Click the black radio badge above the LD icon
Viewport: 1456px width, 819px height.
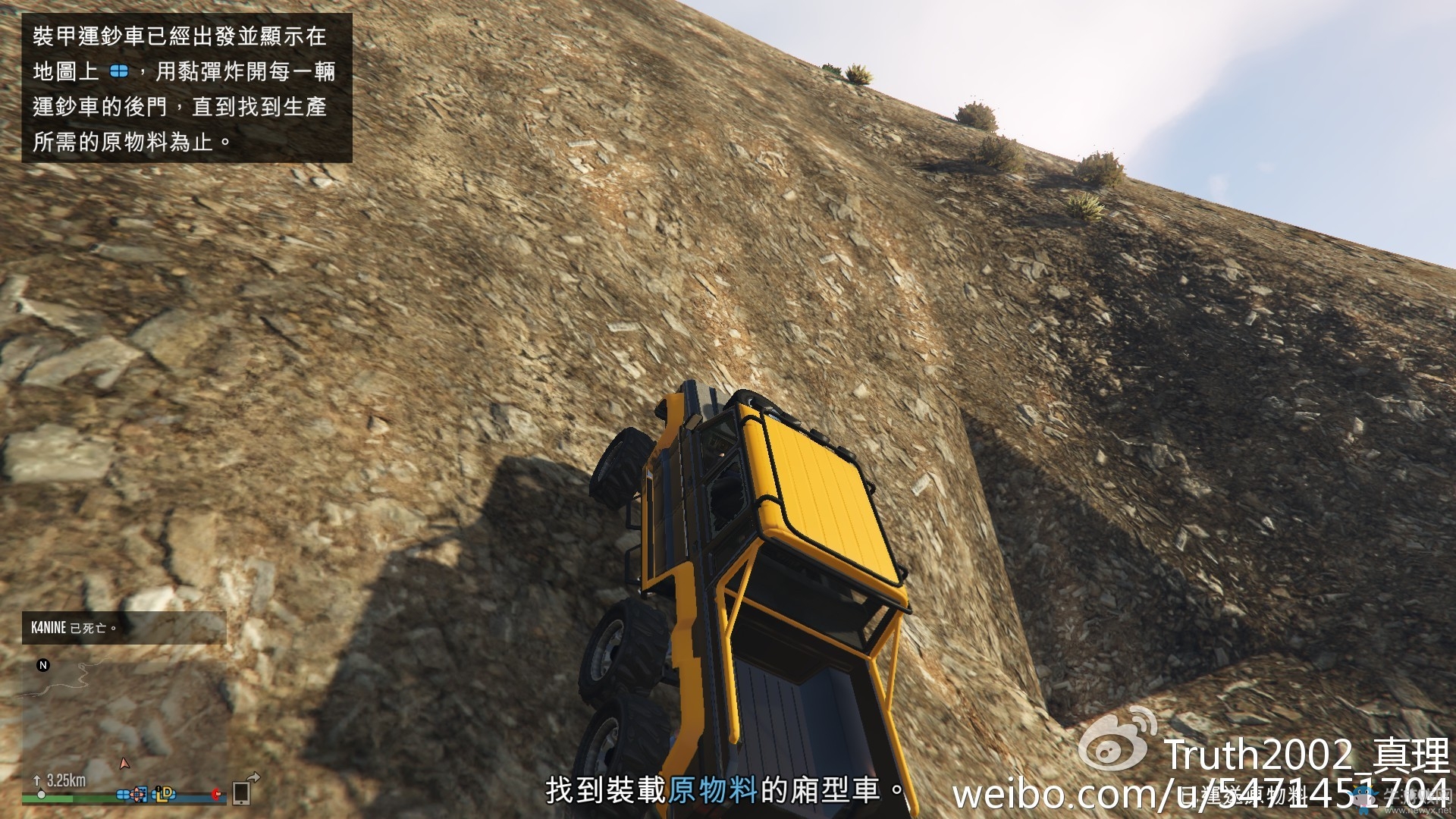[x=158, y=788]
